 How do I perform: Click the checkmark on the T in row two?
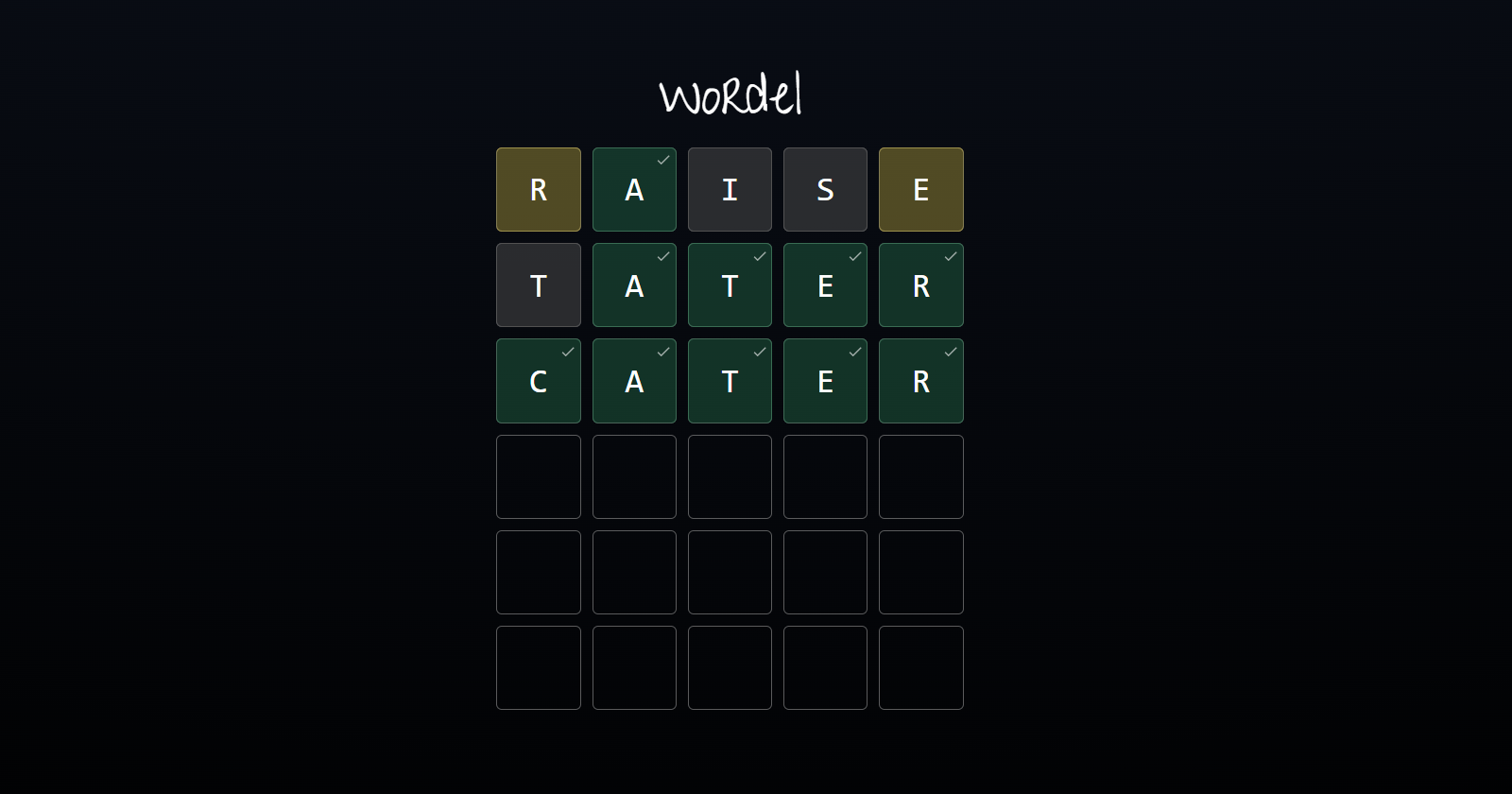pyautogui.click(x=759, y=255)
